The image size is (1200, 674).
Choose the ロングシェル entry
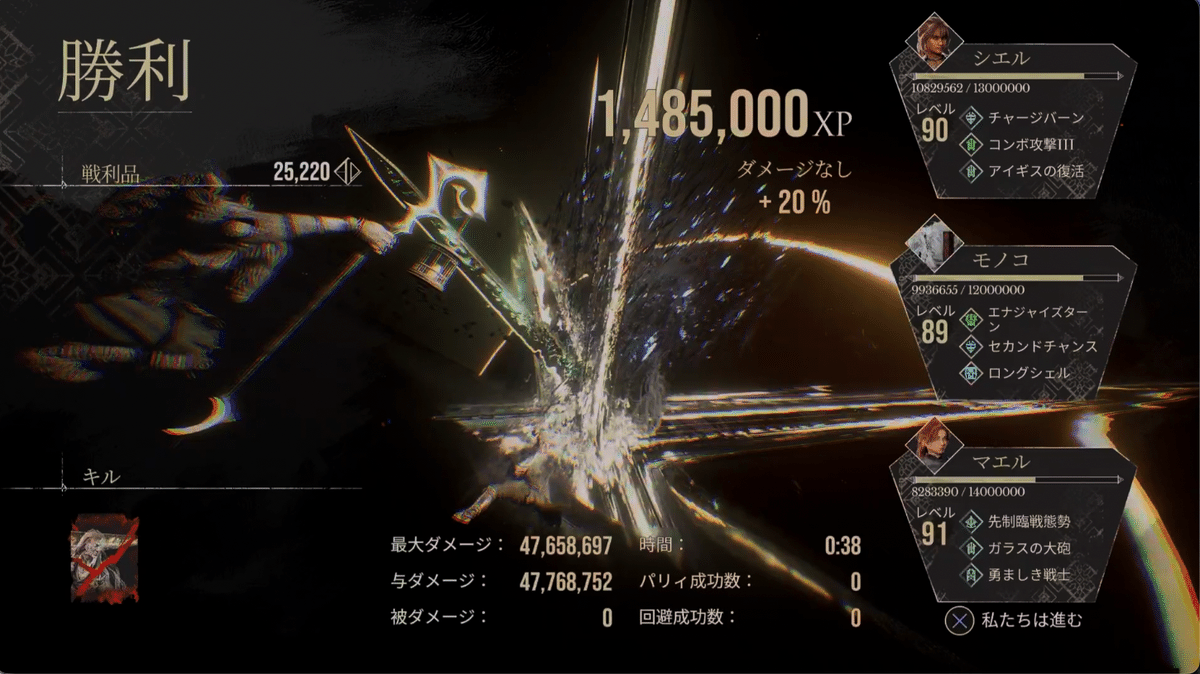point(1028,373)
